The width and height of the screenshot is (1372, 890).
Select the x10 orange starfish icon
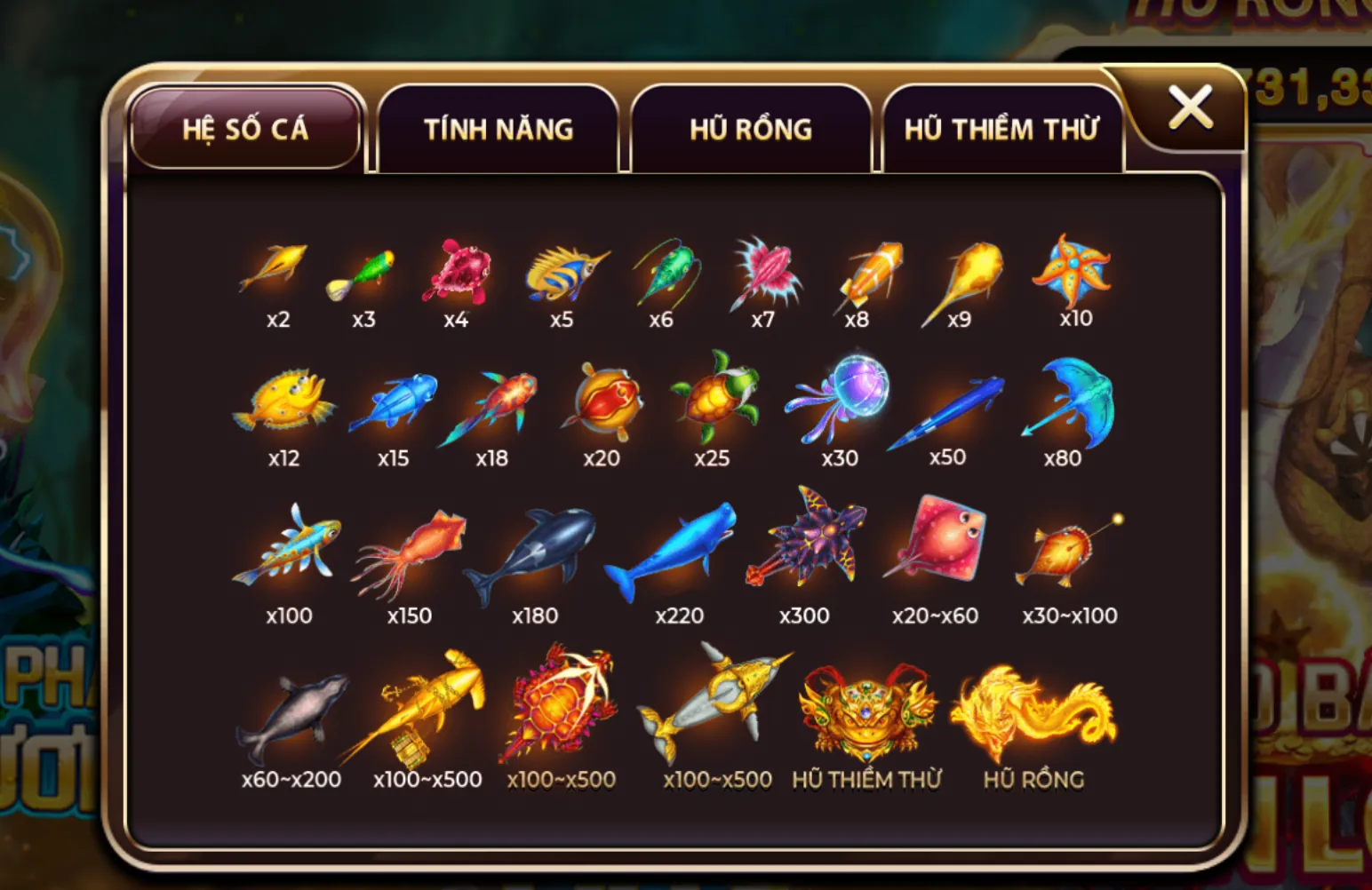(x=1073, y=271)
